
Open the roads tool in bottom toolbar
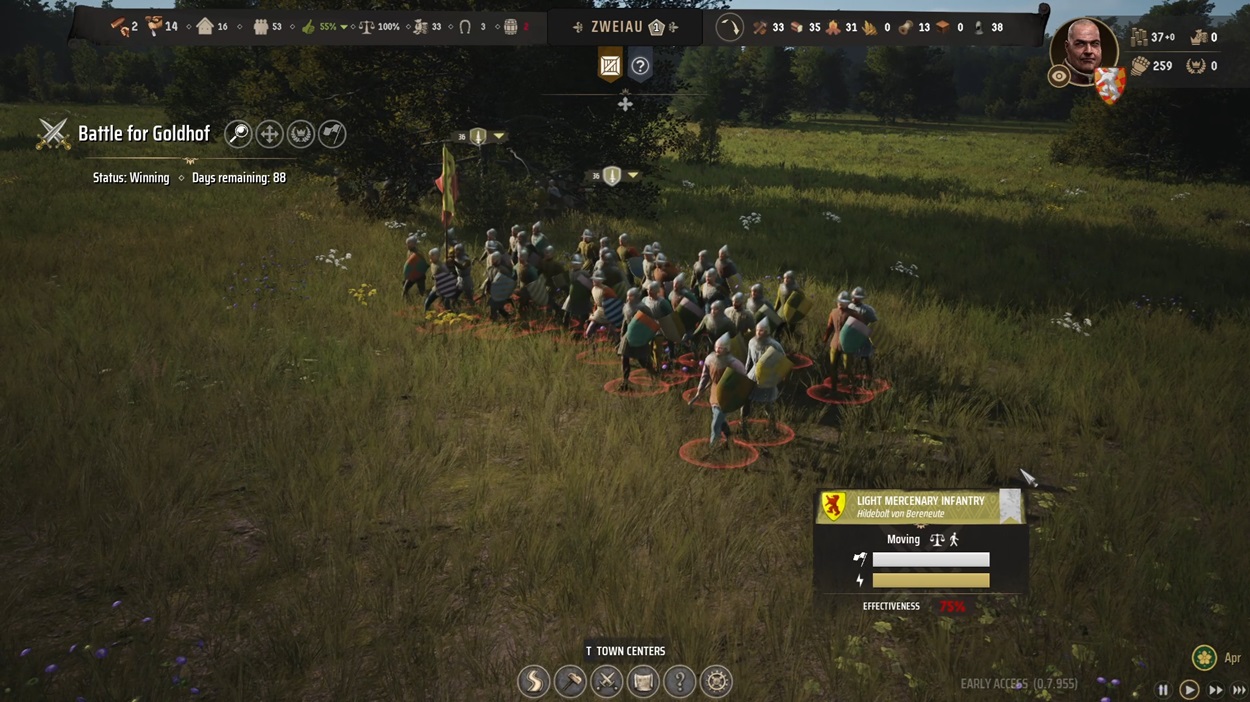pyautogui.click(x=534, y=682)
